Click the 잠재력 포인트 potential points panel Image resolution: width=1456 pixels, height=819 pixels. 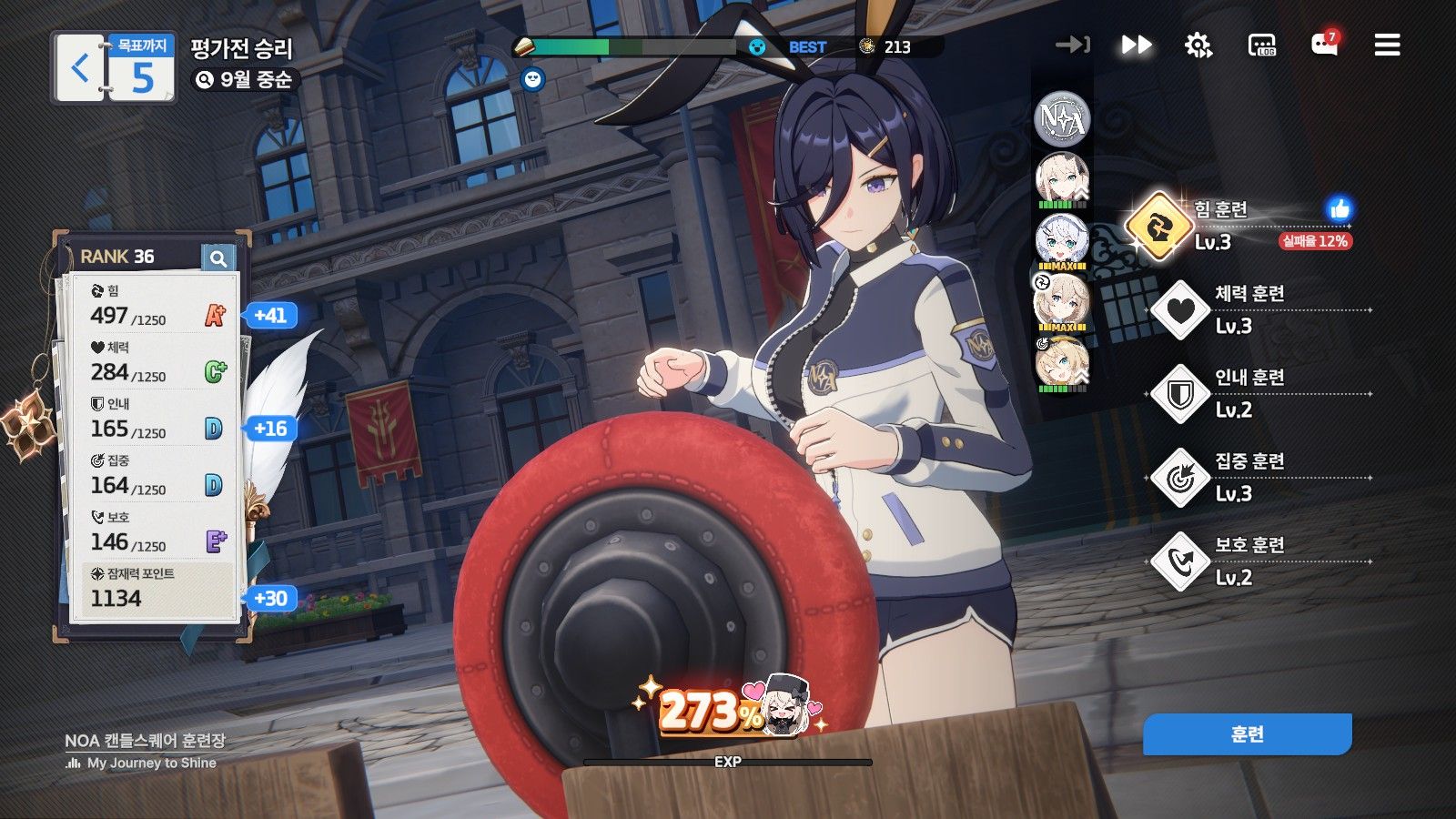(157, 588)
